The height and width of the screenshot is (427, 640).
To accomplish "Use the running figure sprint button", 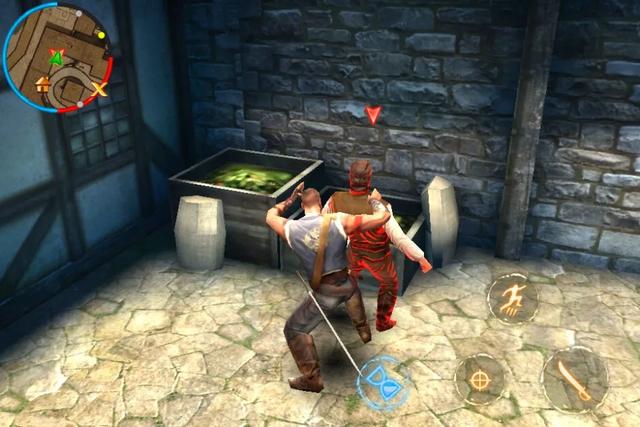I will pos(512,299).
